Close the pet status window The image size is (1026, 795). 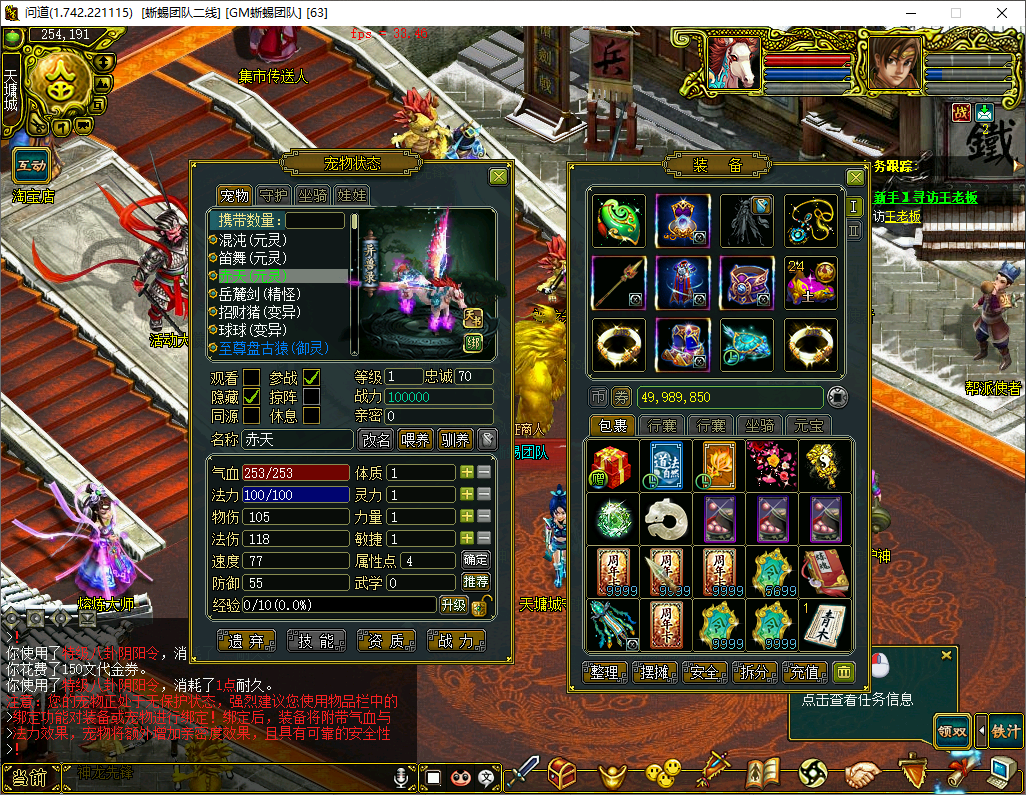(498, 177)
